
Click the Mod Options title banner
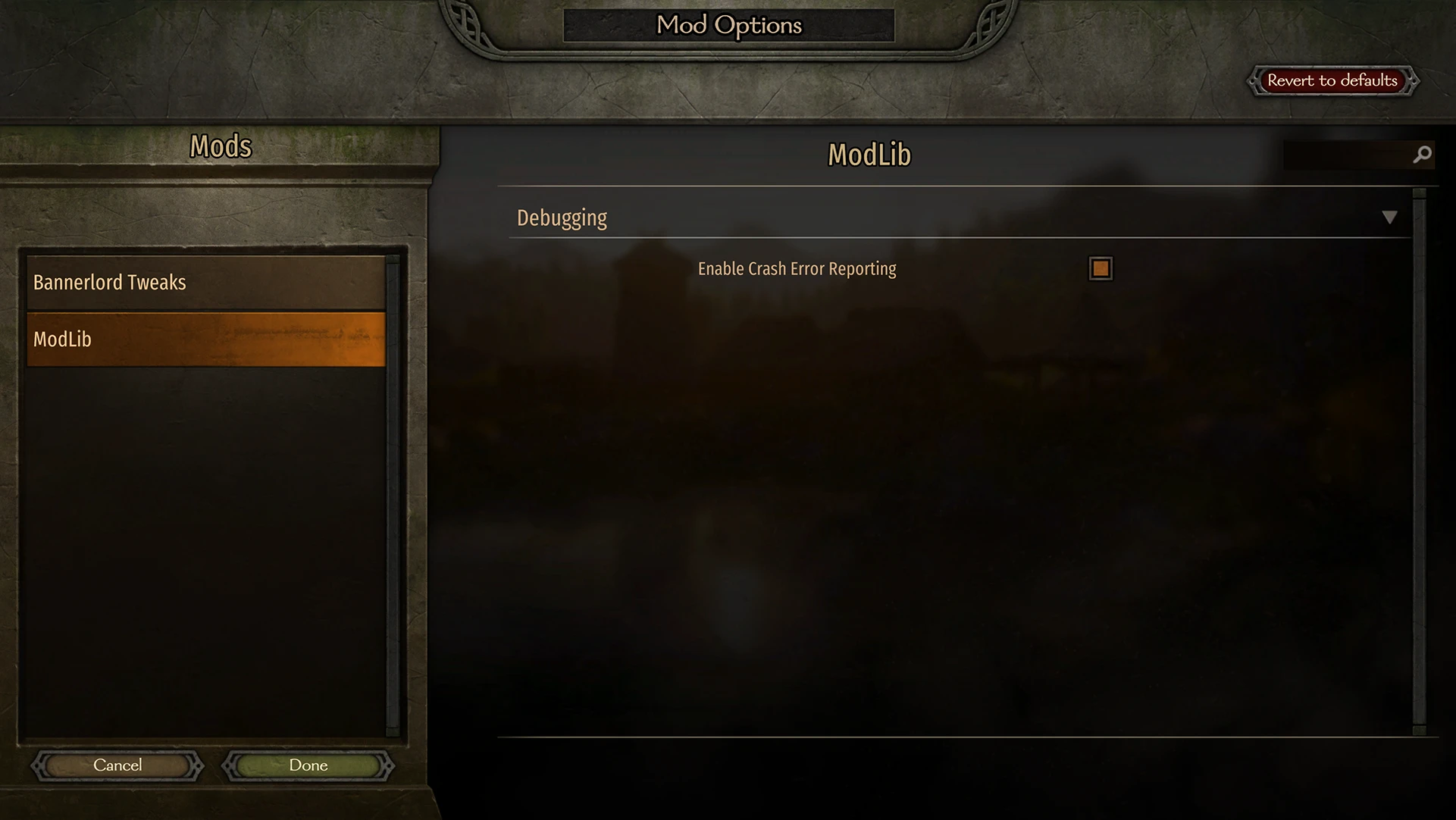(x=728, y=25)
